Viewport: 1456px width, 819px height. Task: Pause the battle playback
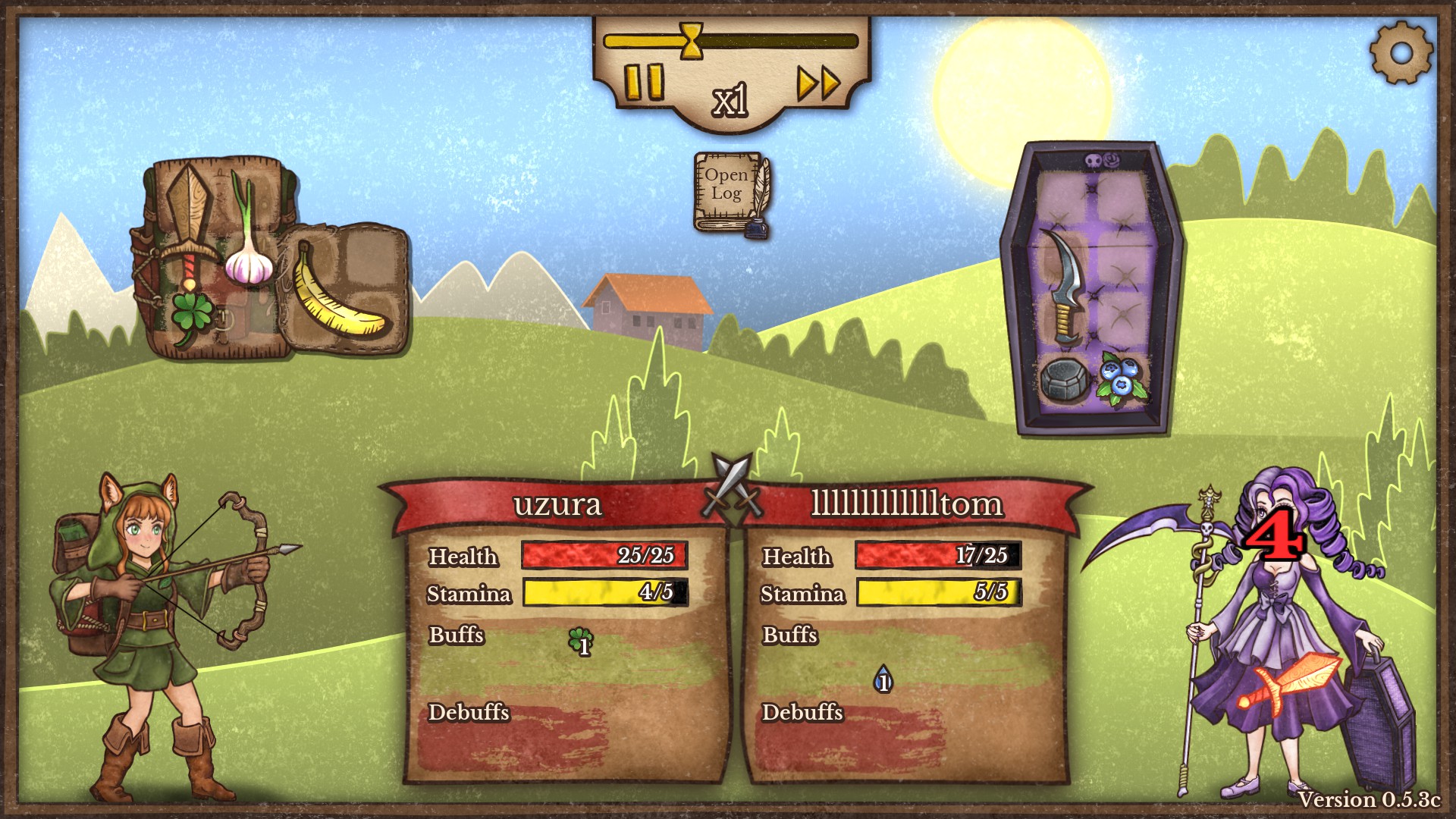(644, 81)
